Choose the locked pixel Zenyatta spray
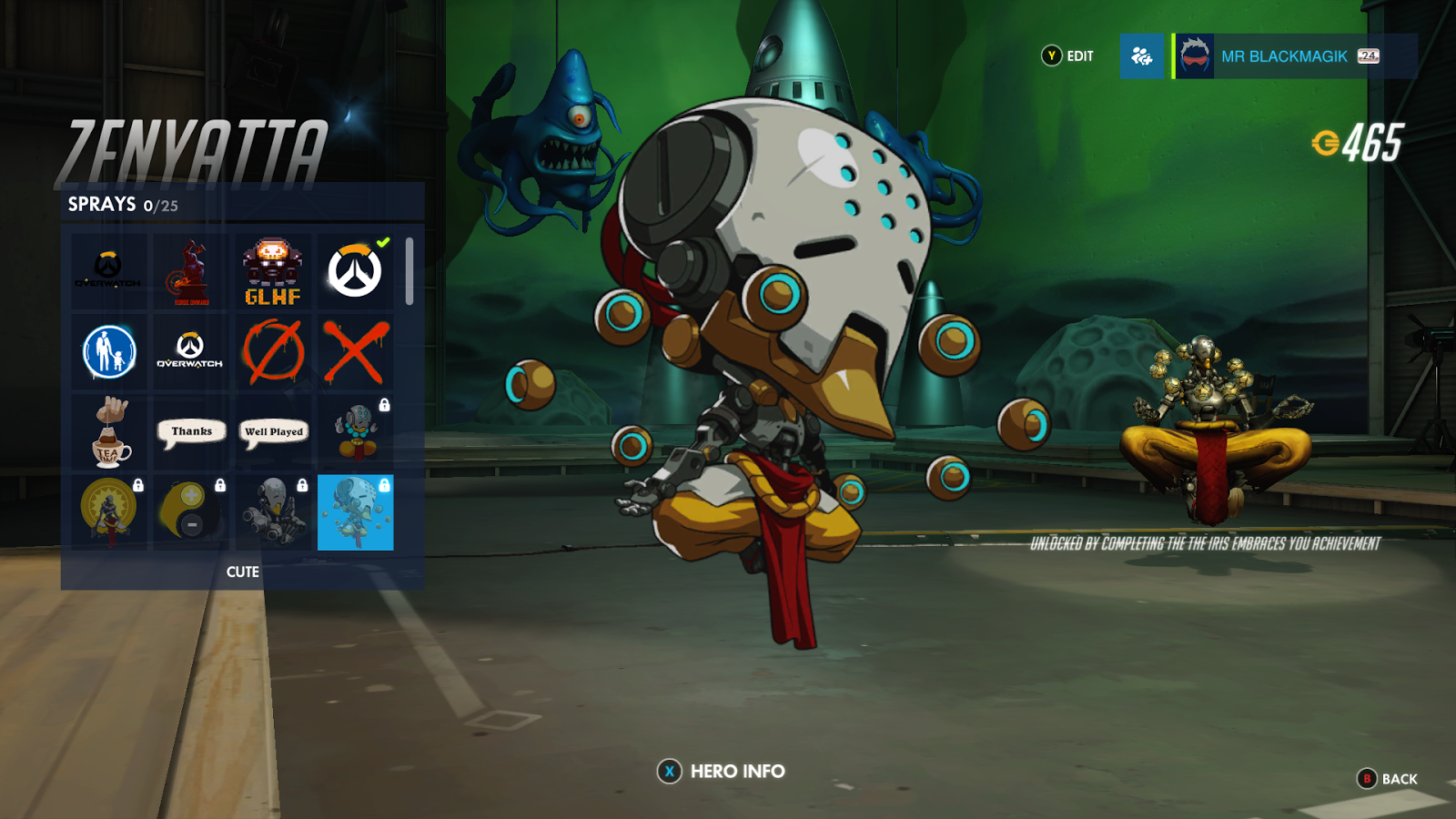 tap(356, 432)
